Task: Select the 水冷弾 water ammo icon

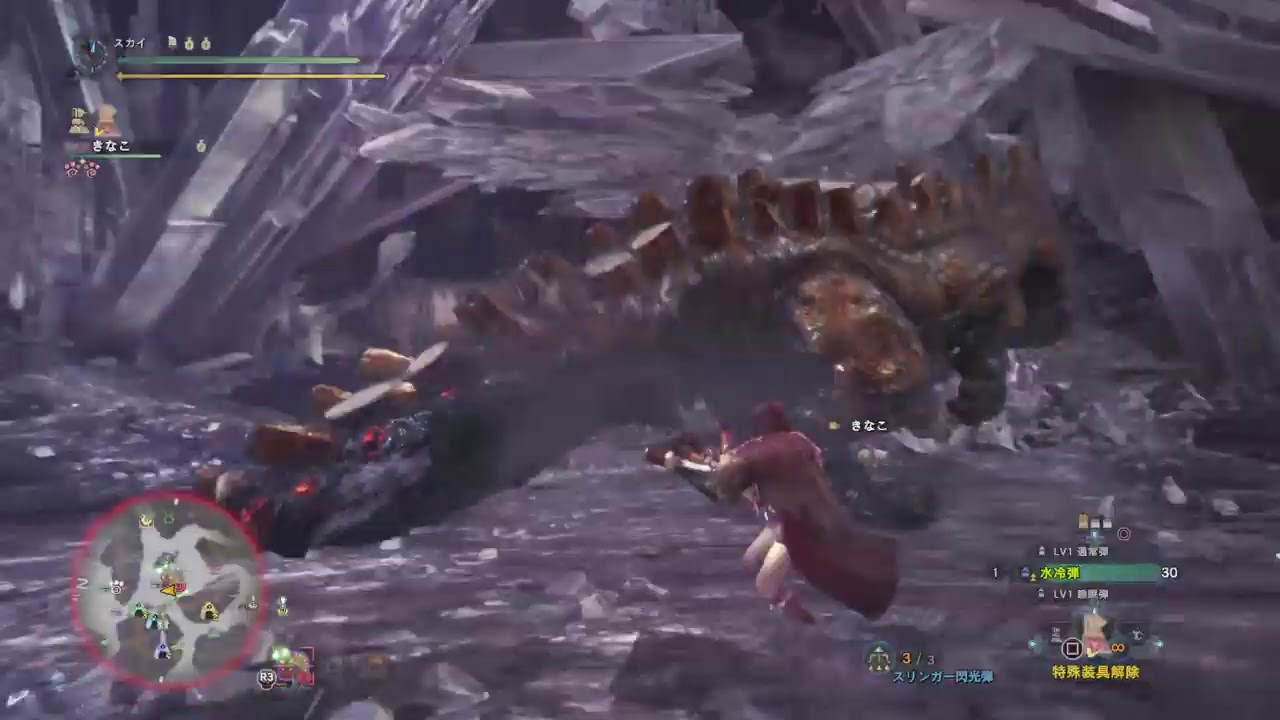Action: click(1025, 572)
